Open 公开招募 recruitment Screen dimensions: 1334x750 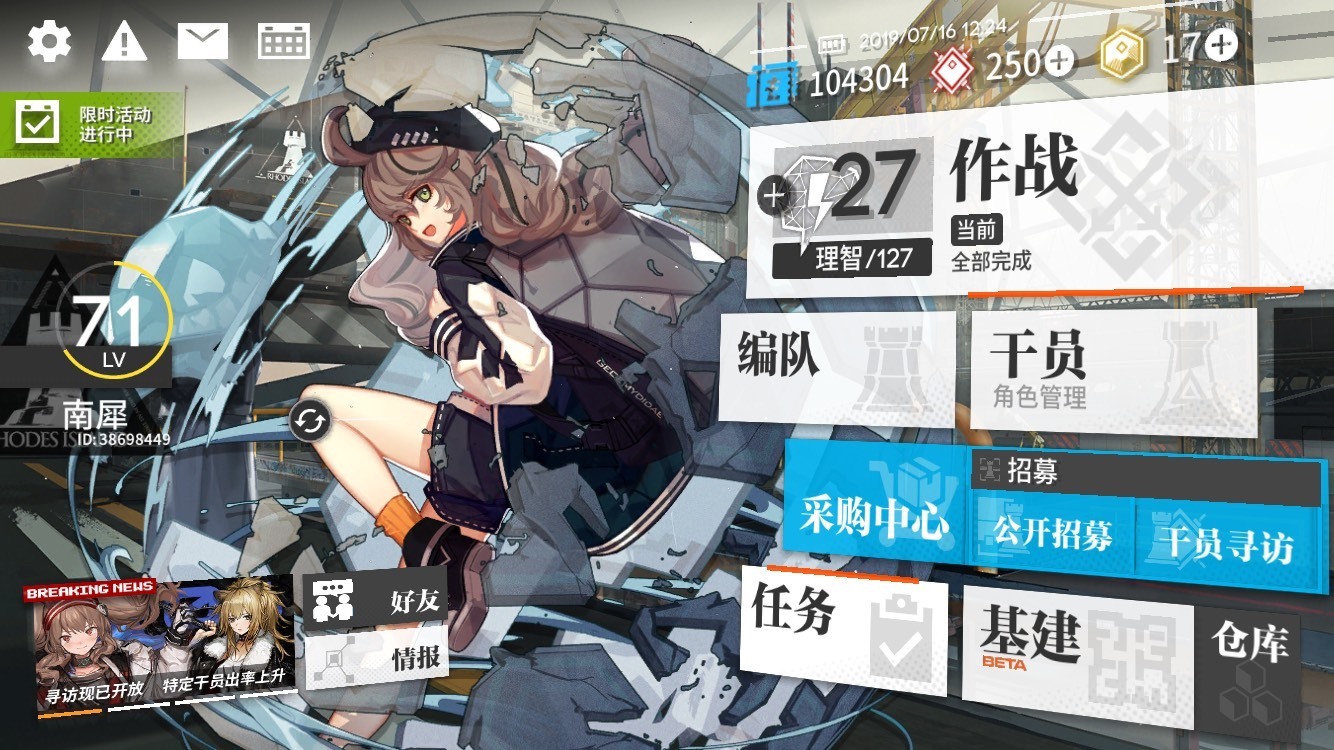coord(1052,534)
